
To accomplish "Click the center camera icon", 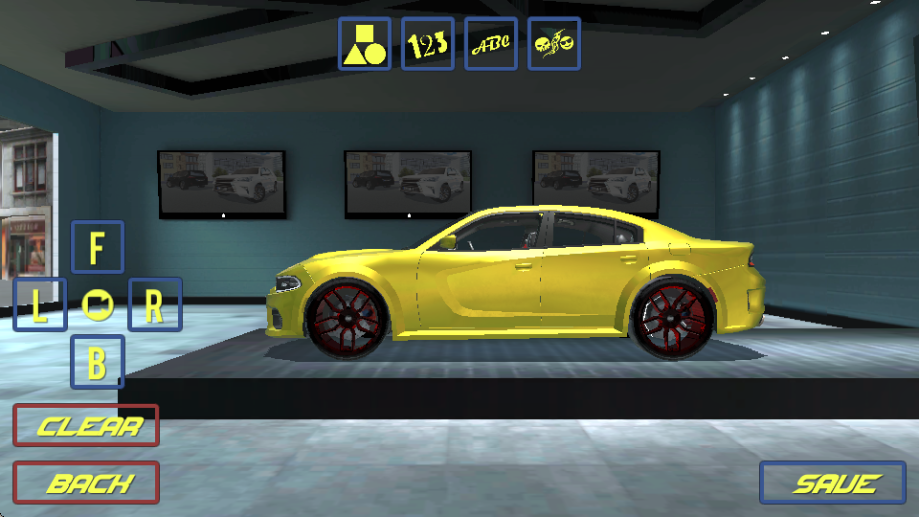I will point(97,304).
